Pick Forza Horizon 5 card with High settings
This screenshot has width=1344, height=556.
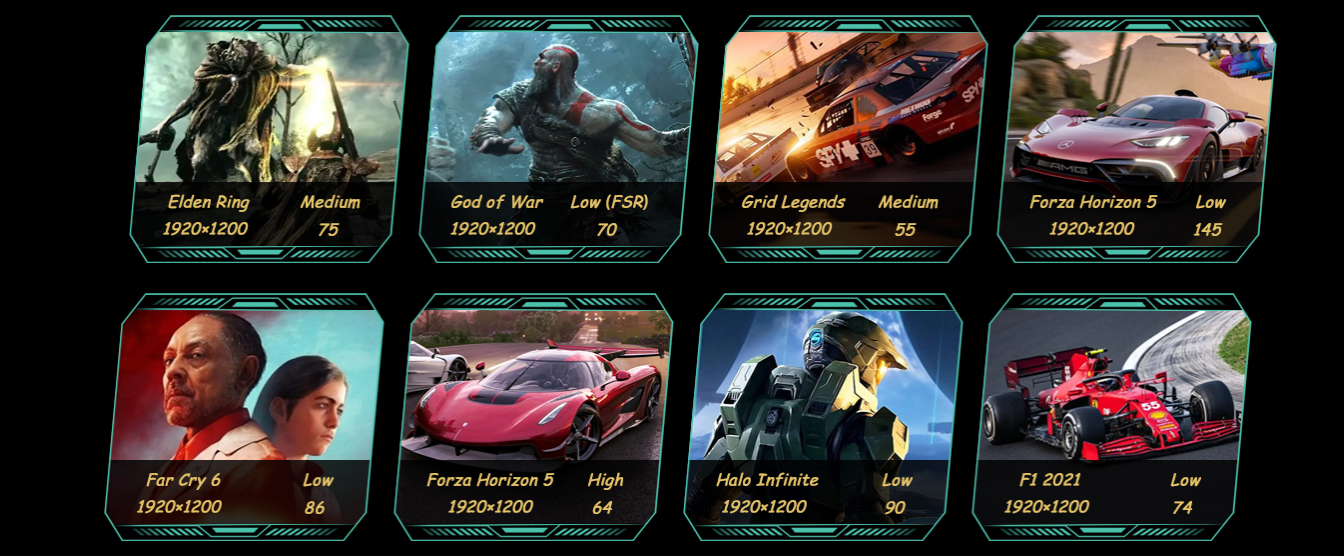click(534, 418)
